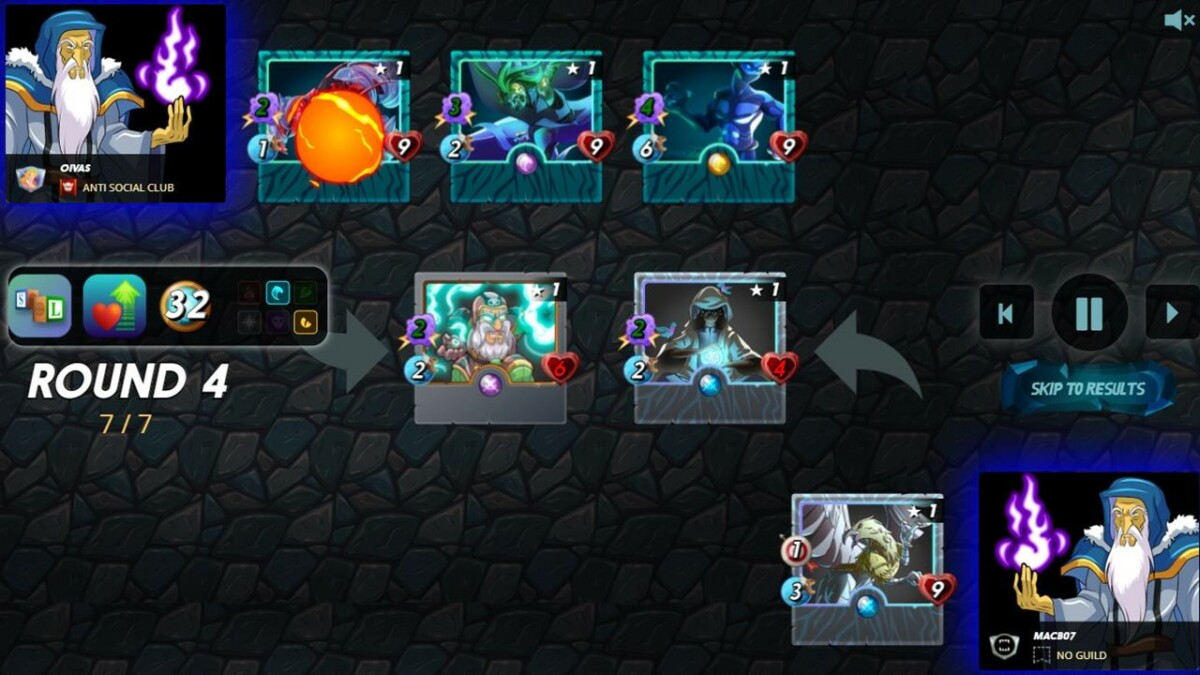Screen dimensions: 1200x675
Task: Inspect the heart ruleset icon
Action: (x=114, y=306)
